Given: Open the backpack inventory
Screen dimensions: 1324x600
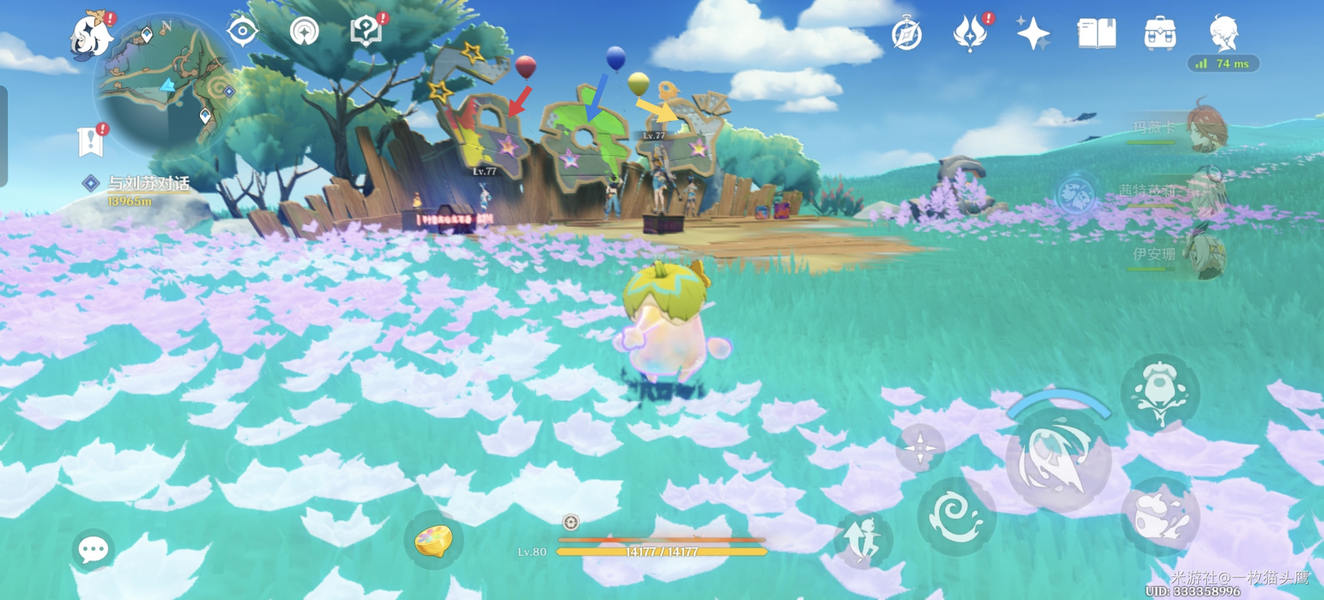Looking at the screenshot, I should click(1159, 34).
